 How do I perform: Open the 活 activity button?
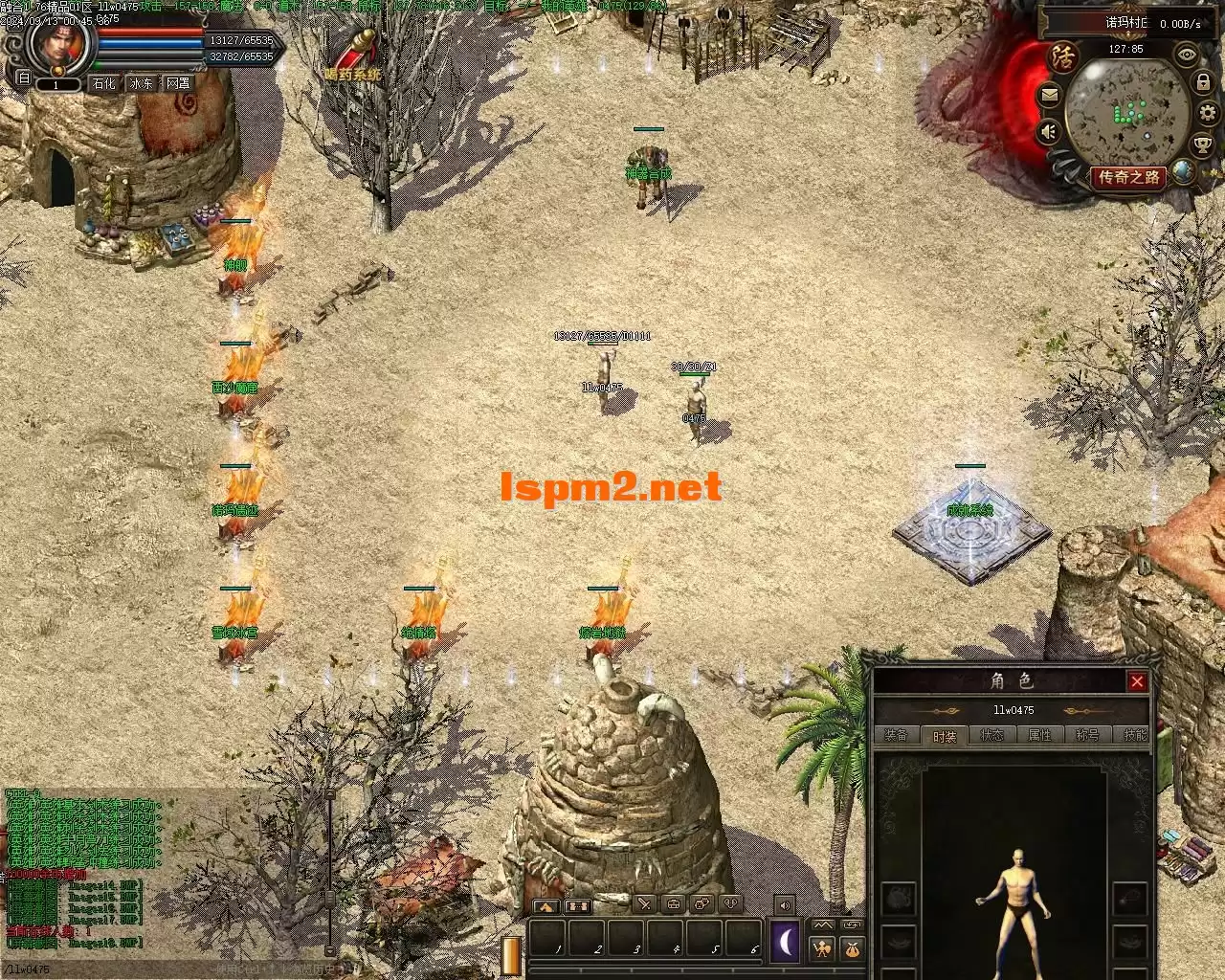click(1062, 55)
